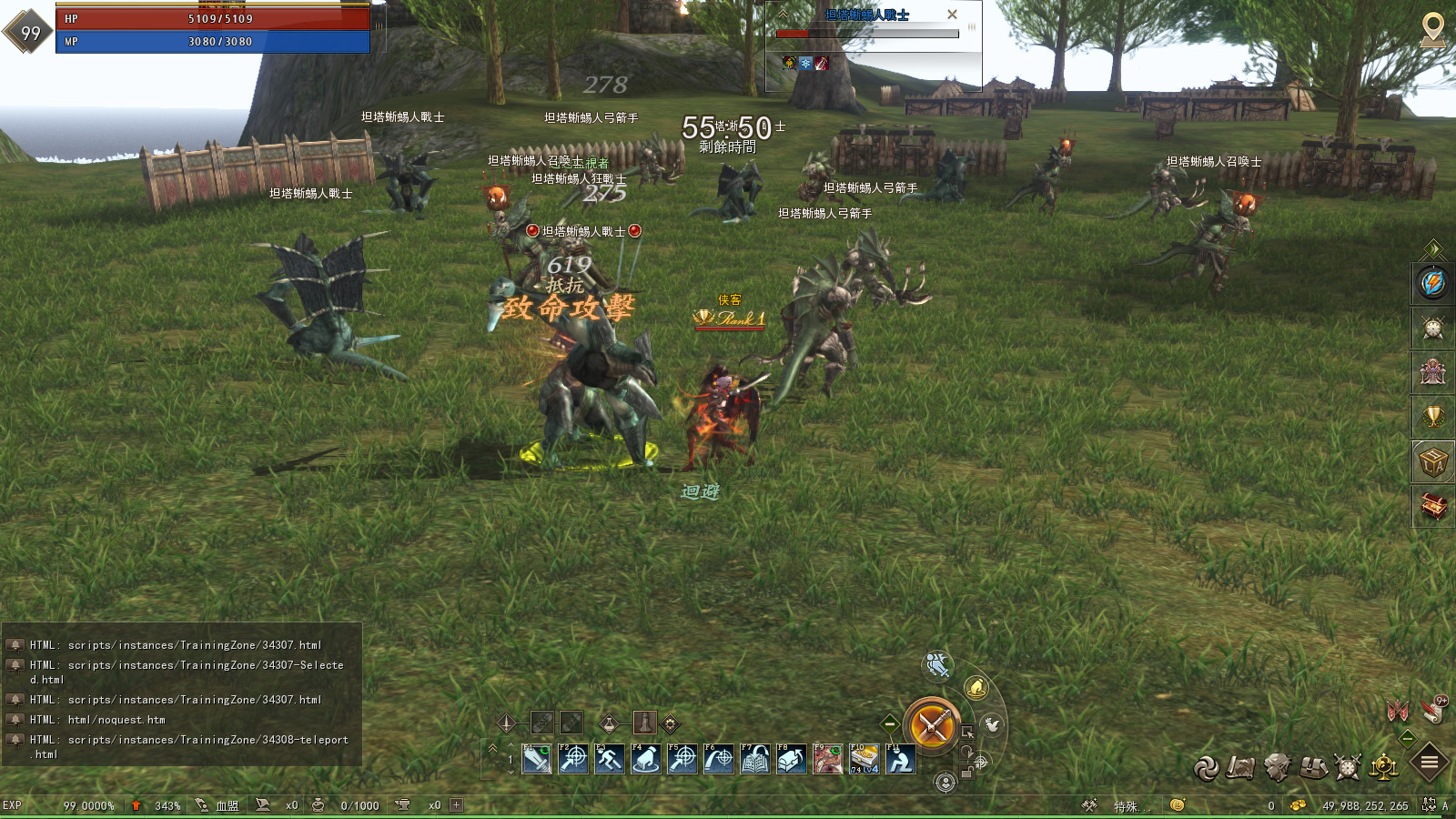Open the main menu hamburger diamond
Screen dimensions: 1456x819
1428,761
